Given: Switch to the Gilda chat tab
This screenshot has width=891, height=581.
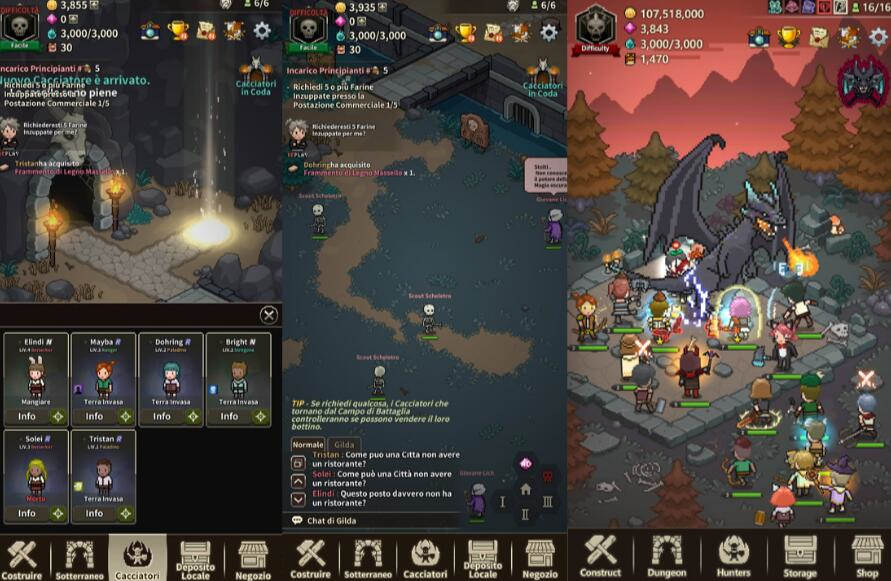Looking at the screenshot, I should [x=344, y=444].
